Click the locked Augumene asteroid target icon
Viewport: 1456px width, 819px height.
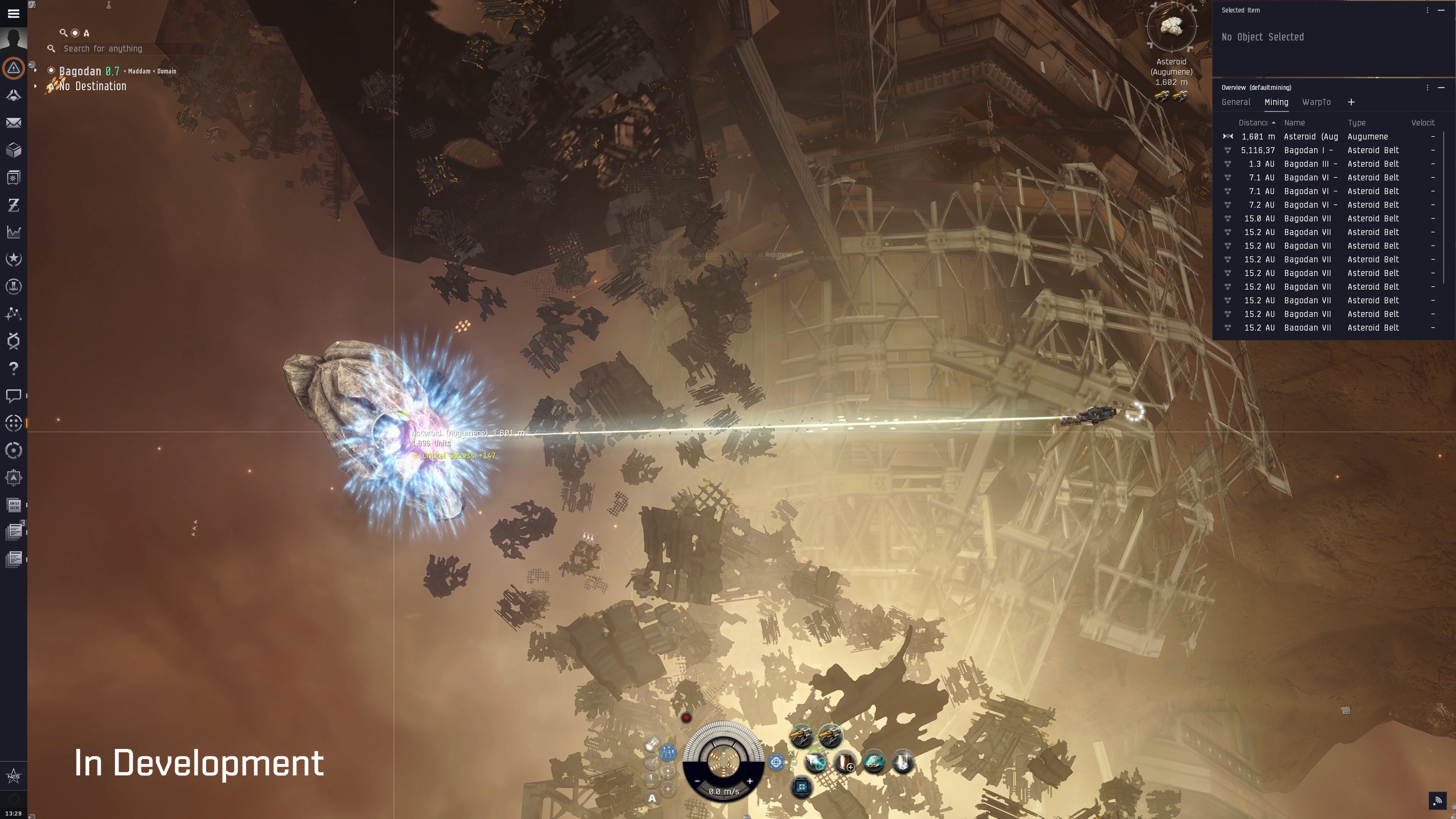1171,27
